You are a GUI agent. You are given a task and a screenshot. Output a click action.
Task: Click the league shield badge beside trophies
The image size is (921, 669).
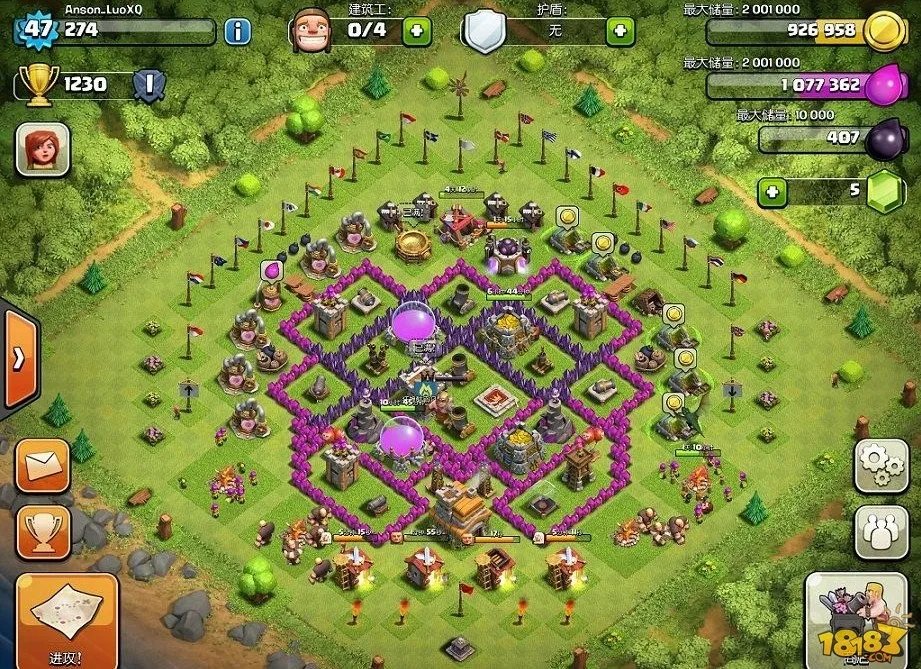148,85
